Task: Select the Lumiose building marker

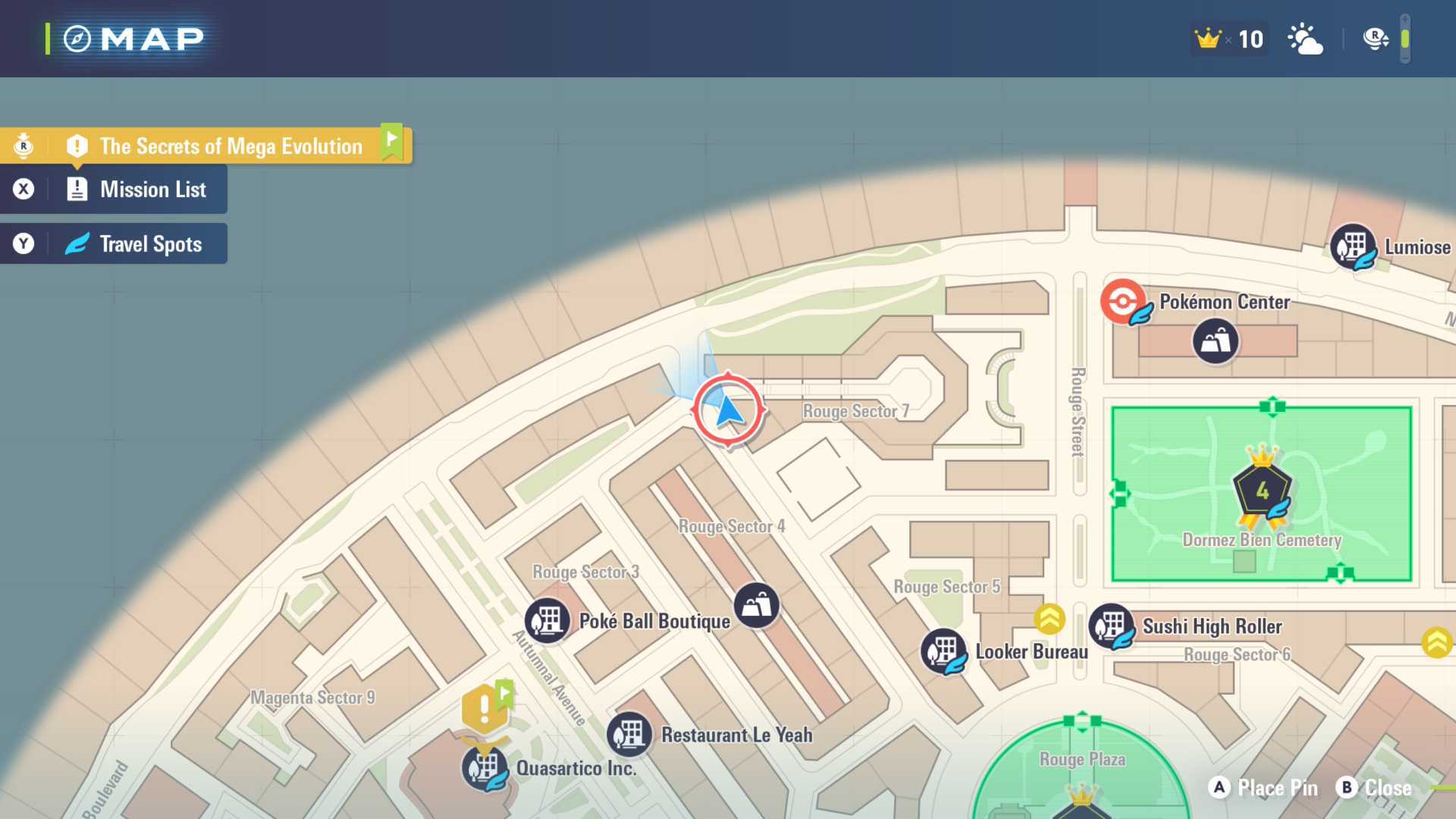Action: 1353,246
